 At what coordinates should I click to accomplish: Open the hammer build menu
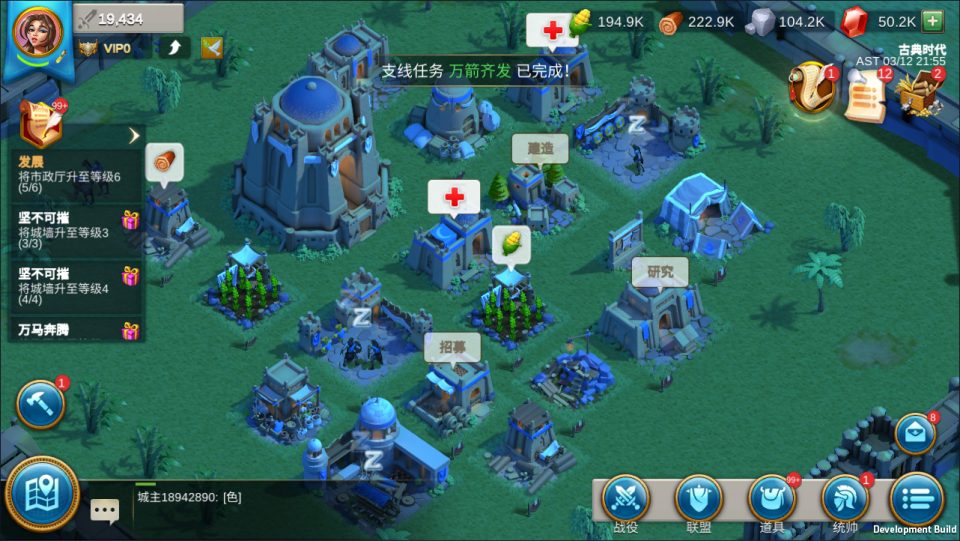[41, 403]
